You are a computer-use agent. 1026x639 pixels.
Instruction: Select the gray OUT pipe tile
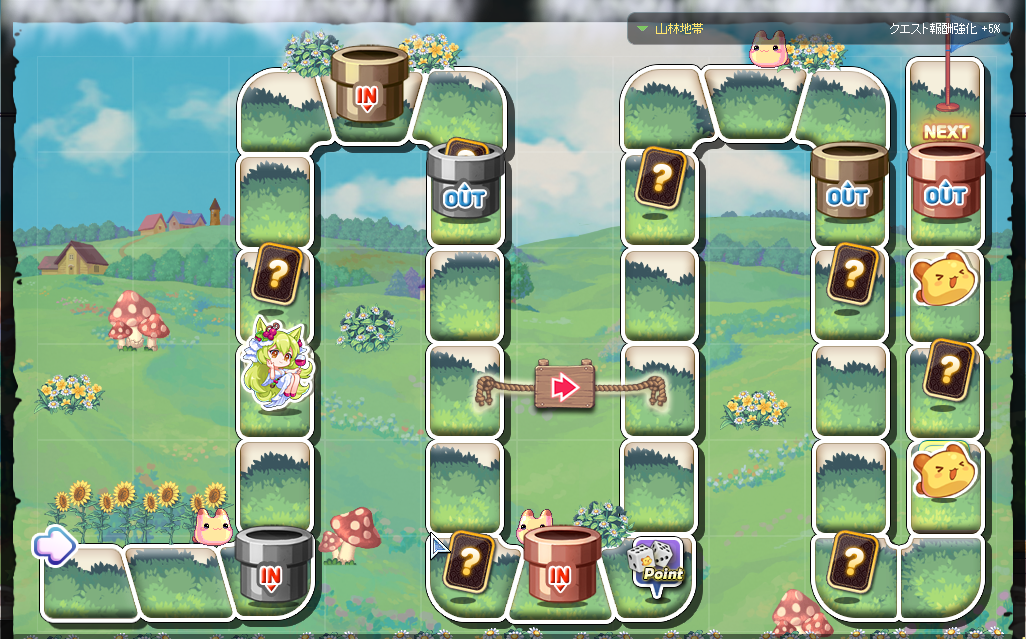click(464, 186)
